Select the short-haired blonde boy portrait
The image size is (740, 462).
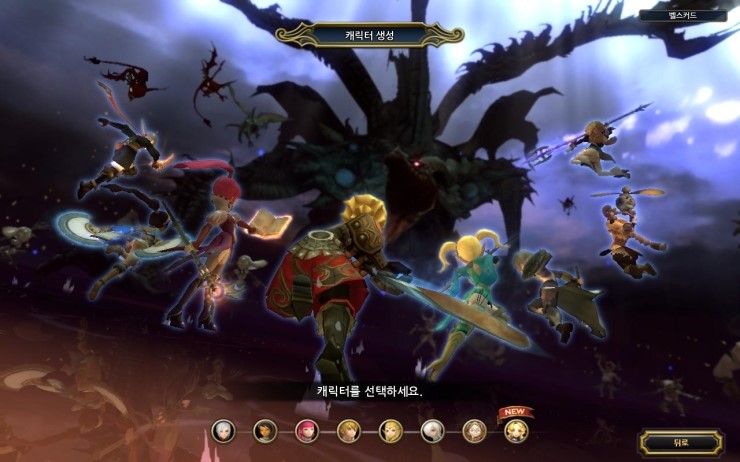pos(349,431)
